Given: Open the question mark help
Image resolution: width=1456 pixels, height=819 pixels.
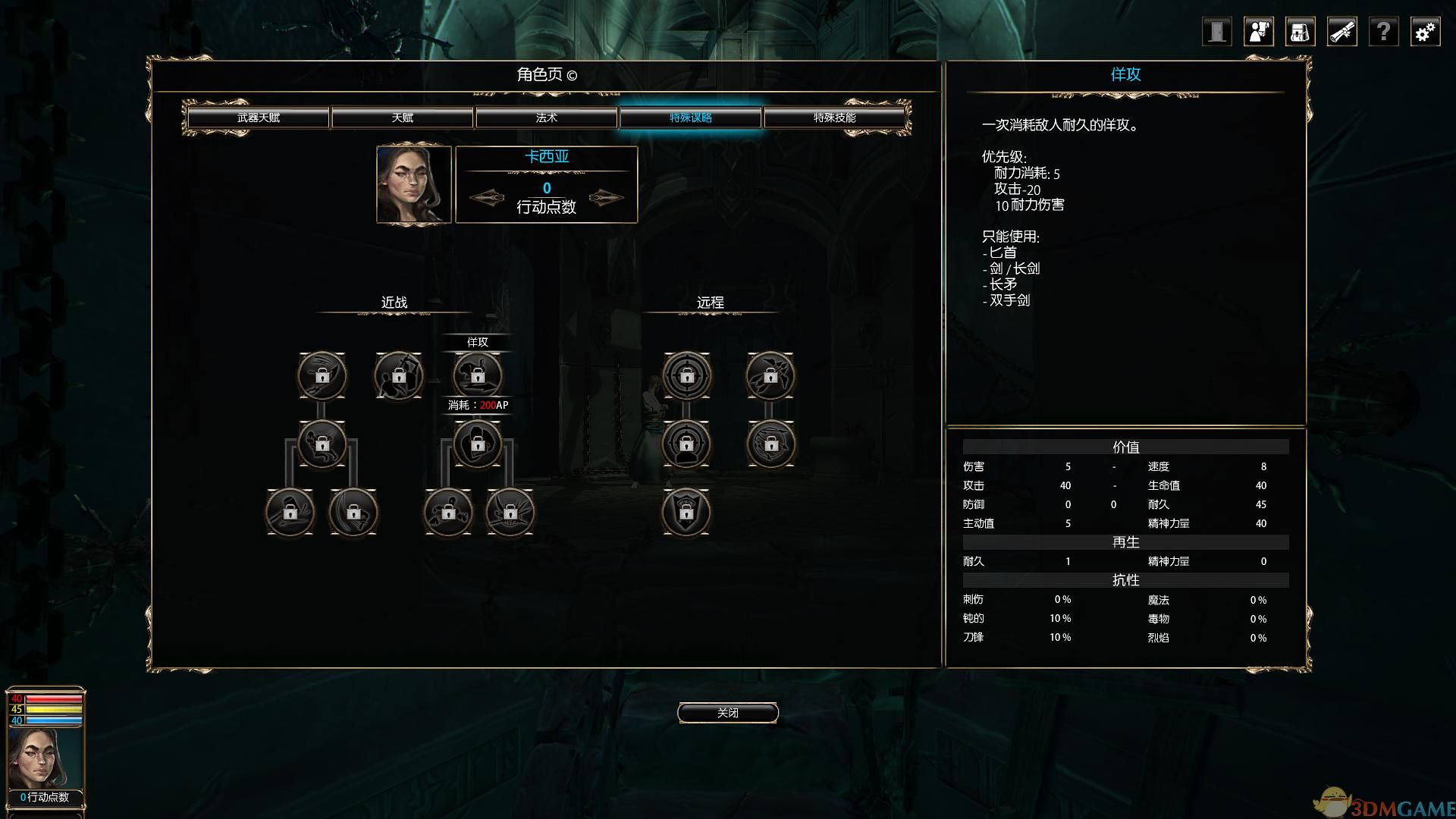Looking at the screenshot, I should 1383,32.
